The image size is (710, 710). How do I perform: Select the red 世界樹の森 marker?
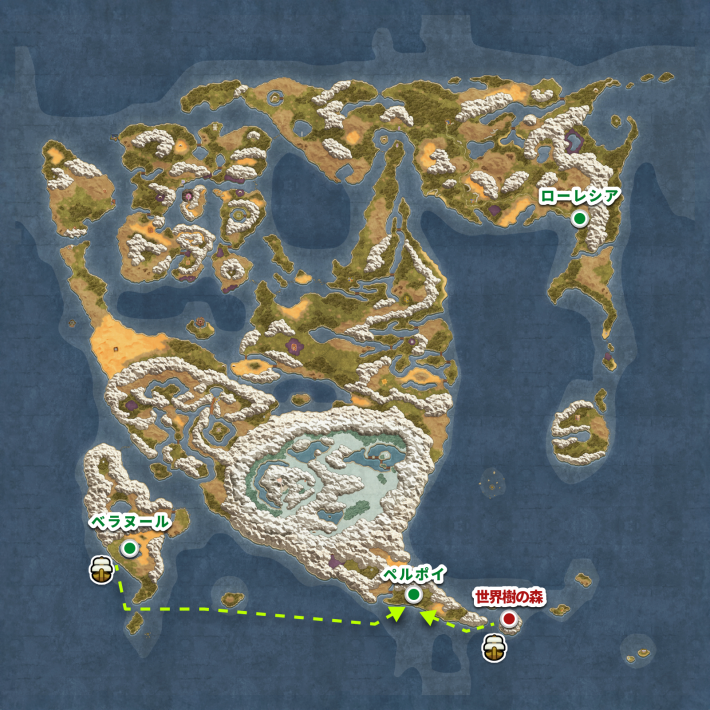tap(509, 620)
